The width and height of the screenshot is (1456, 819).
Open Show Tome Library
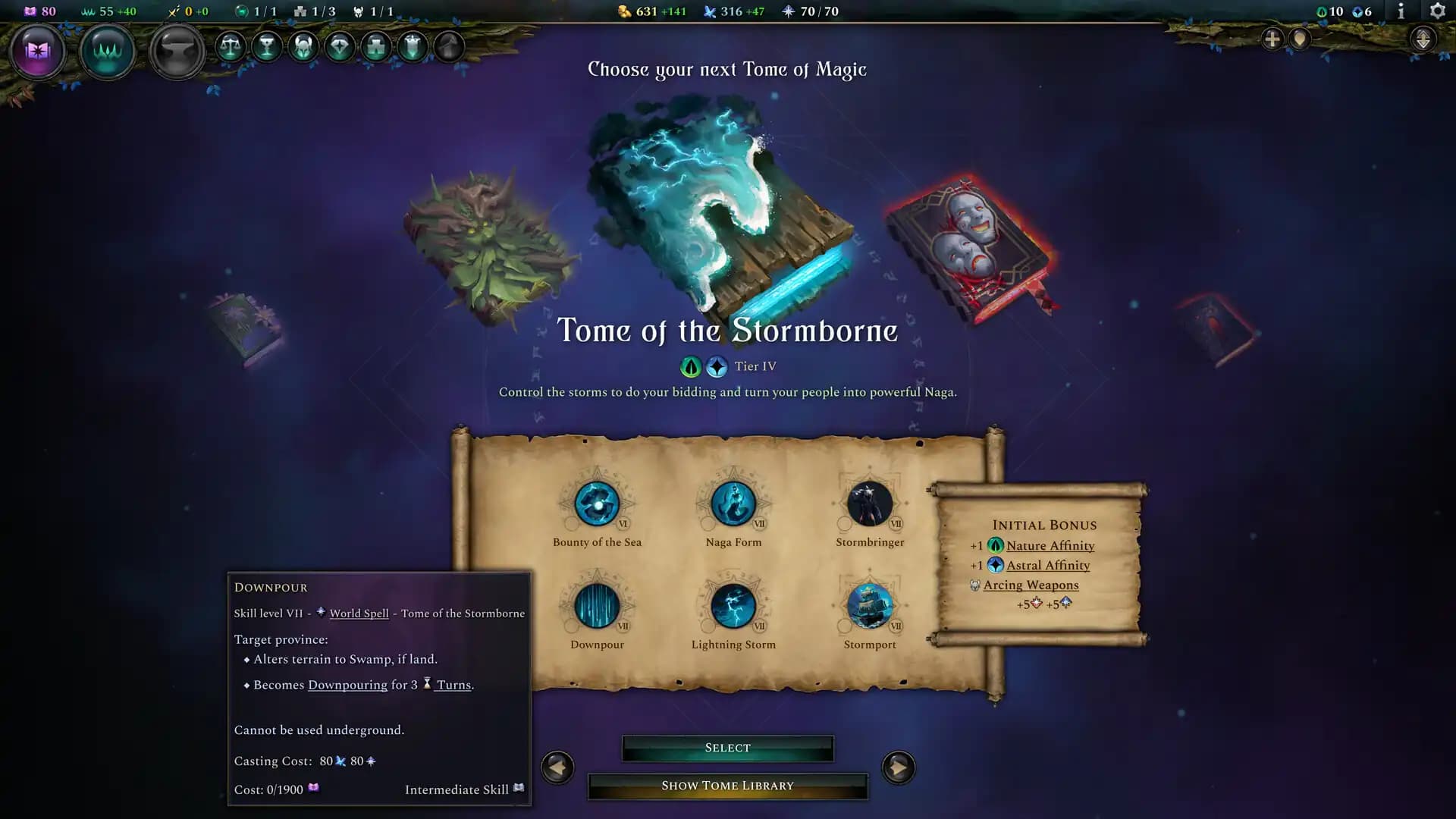[x=727, y=786]
